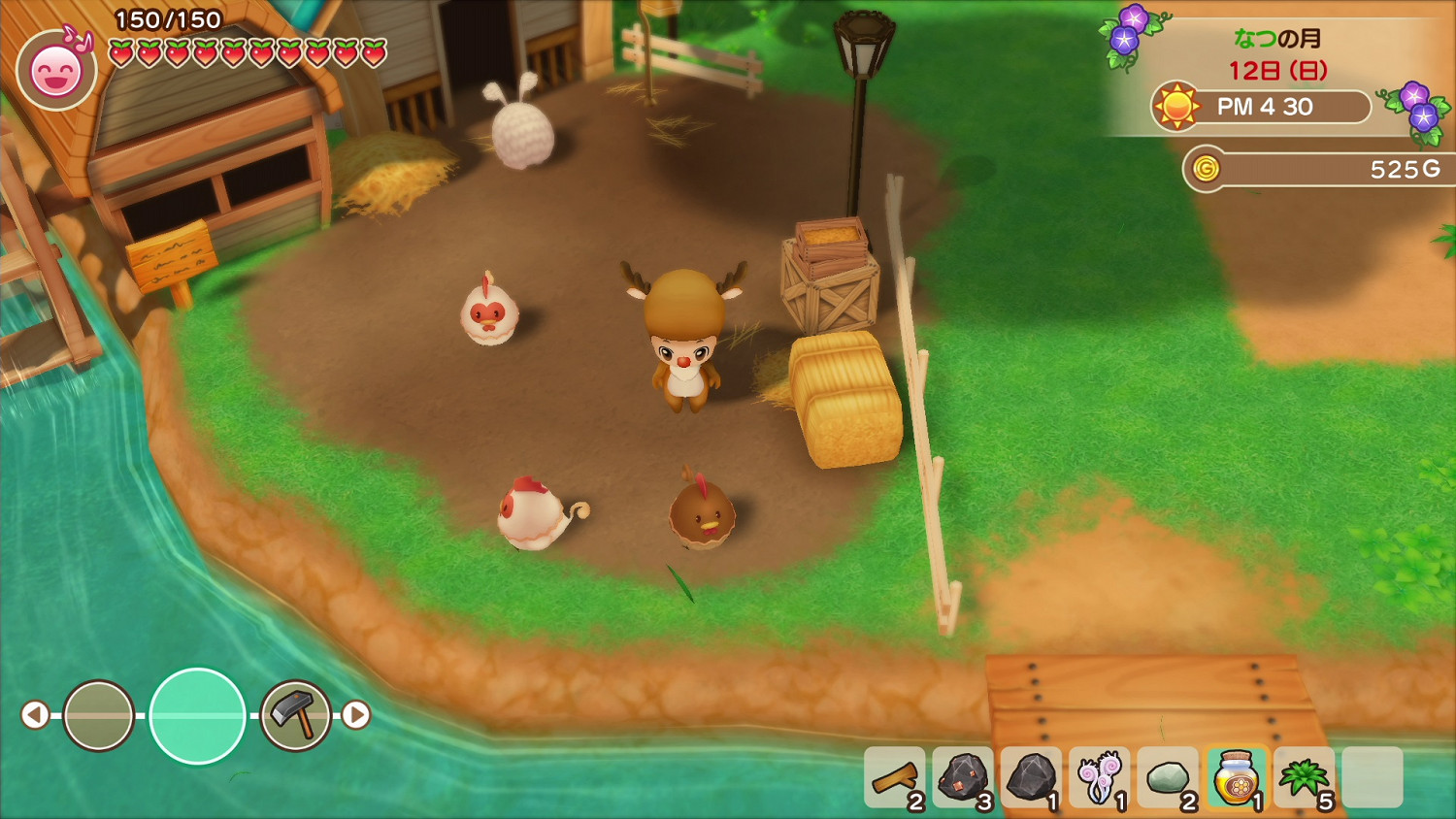
Task: Pick the green weed herb slot
Action: (1304, 777)
